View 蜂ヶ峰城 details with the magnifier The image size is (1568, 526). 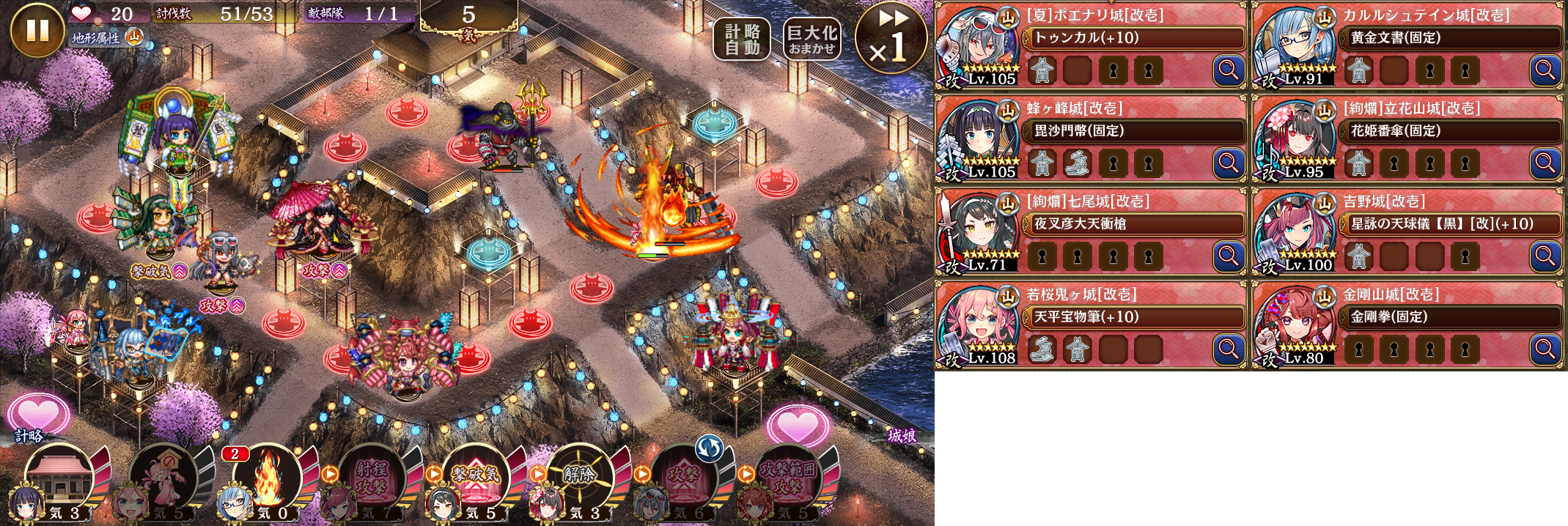(x=1229, y=163)
